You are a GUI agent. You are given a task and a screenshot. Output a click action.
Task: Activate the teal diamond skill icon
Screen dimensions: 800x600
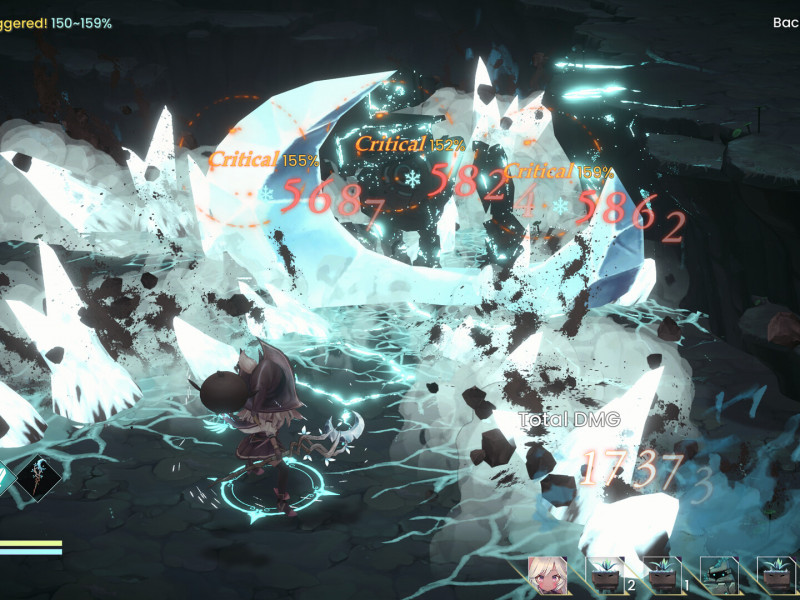[4, 478]
